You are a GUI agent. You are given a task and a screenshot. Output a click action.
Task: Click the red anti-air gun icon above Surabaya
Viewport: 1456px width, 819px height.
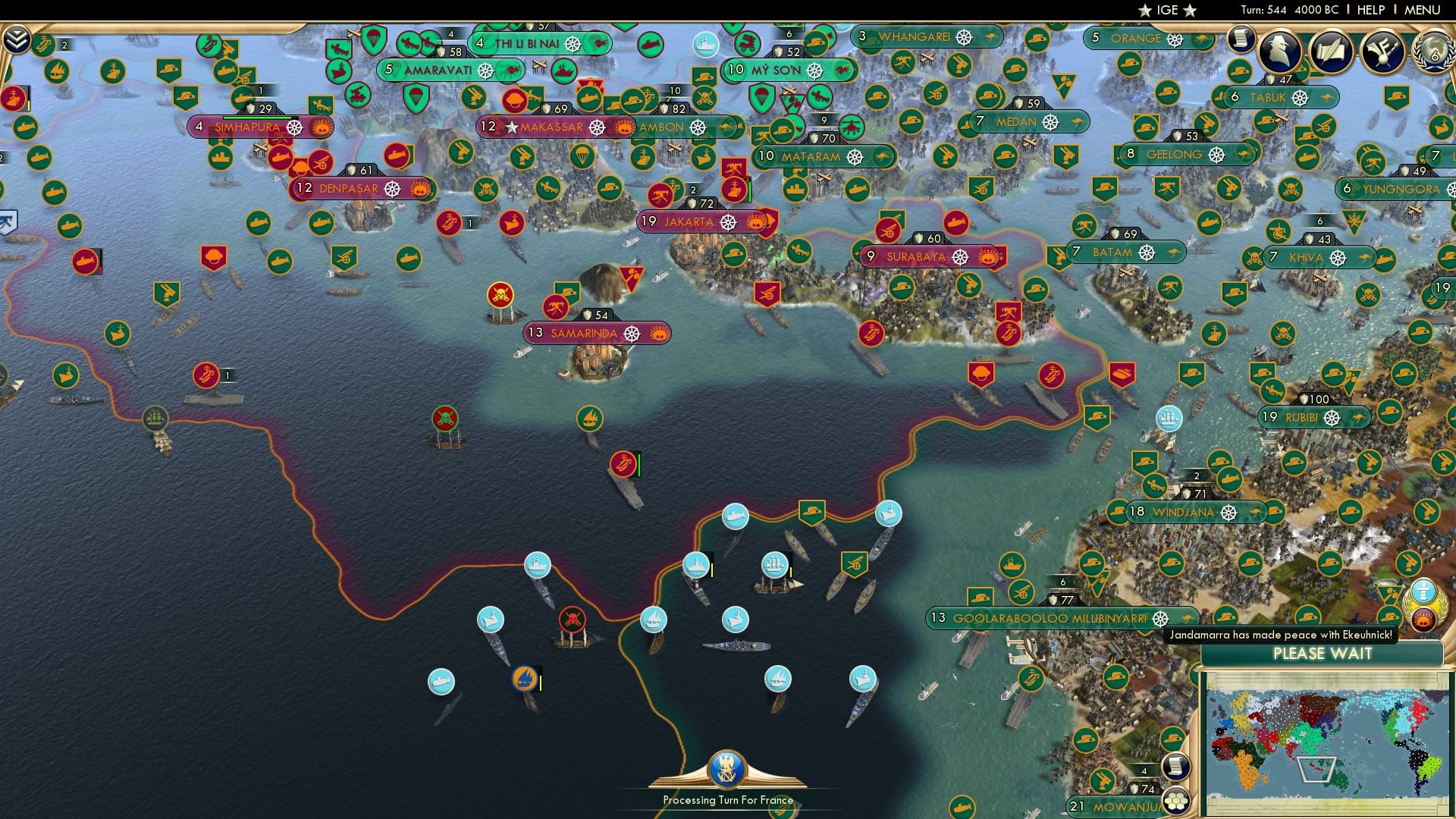point(890,232)
